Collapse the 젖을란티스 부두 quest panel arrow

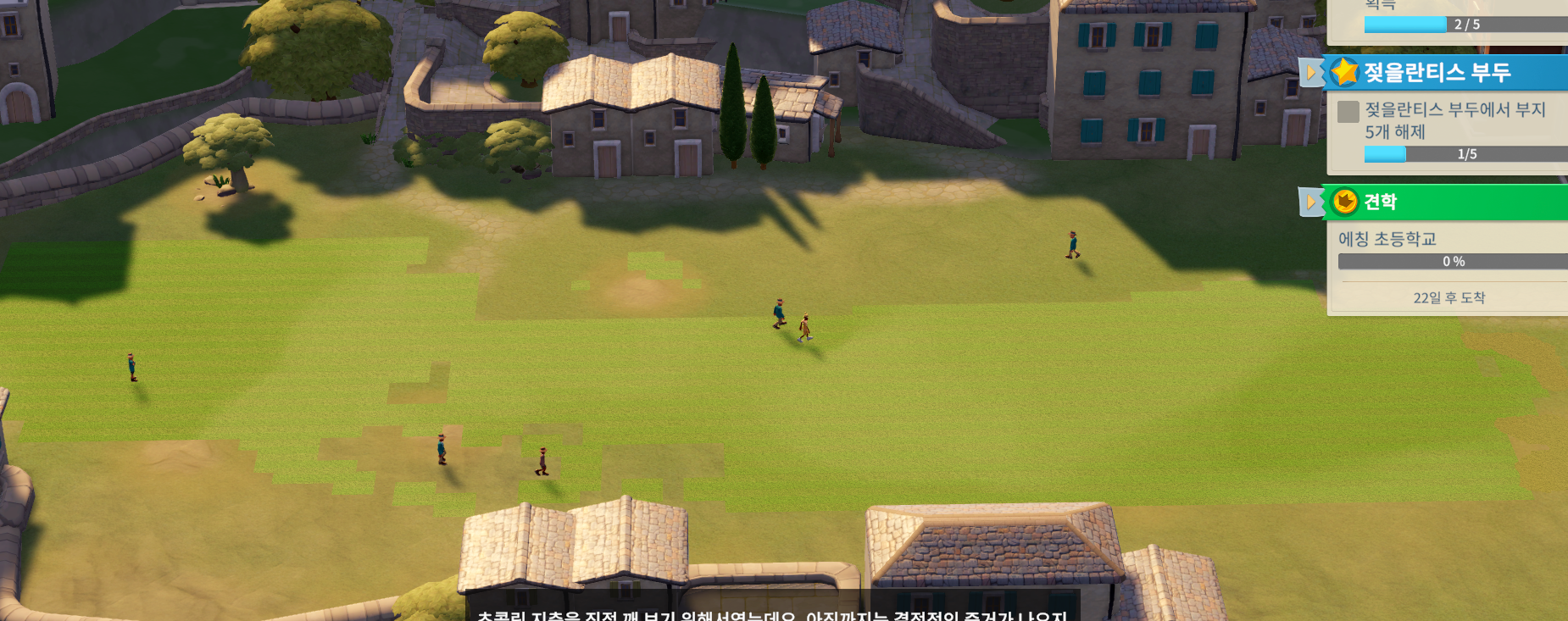tap(1313, 73)
